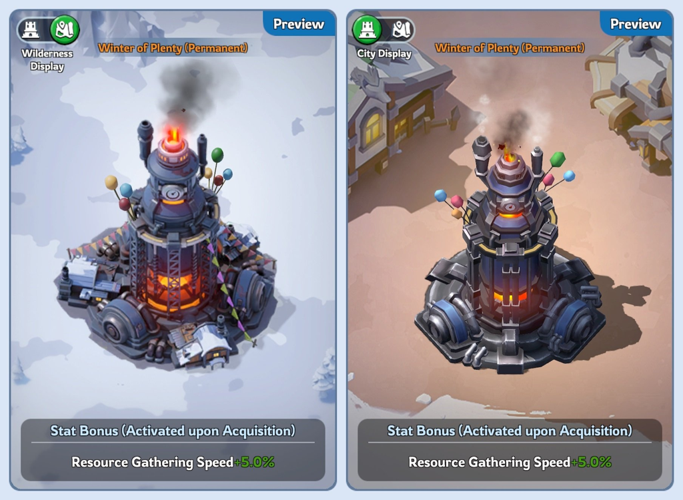
Task: Select the green castle icon above City Display
Action: point(368,30)
